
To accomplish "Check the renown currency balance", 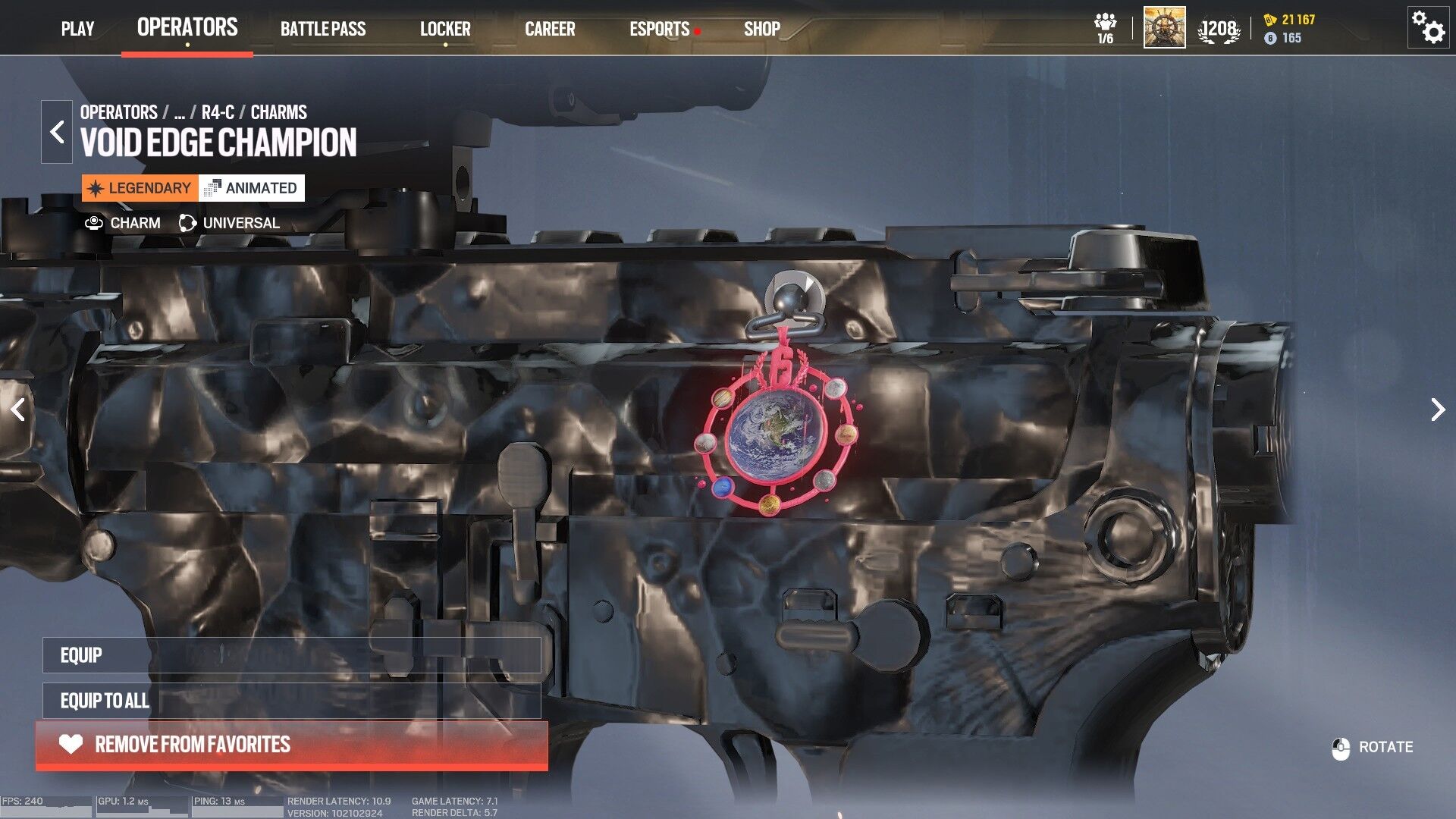I will [x=1290, y=20].
